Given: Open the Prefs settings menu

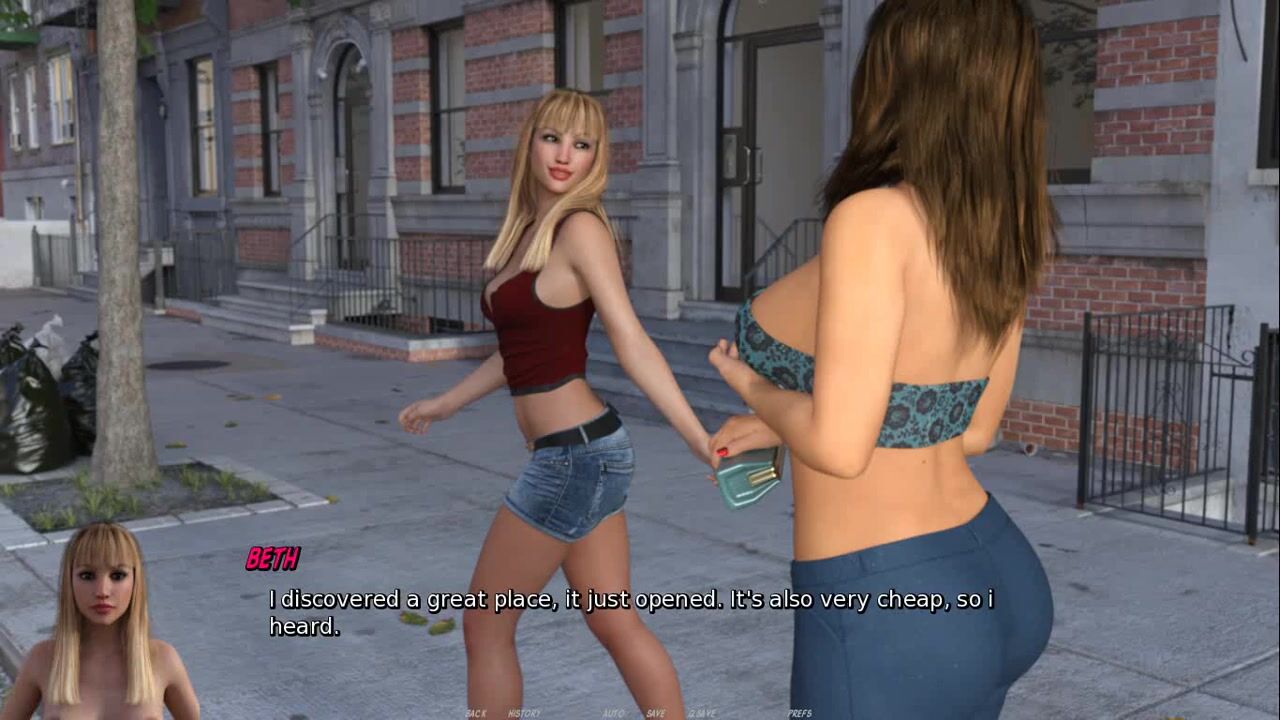Looking at the screenshot, I should (x=799, y=713).
